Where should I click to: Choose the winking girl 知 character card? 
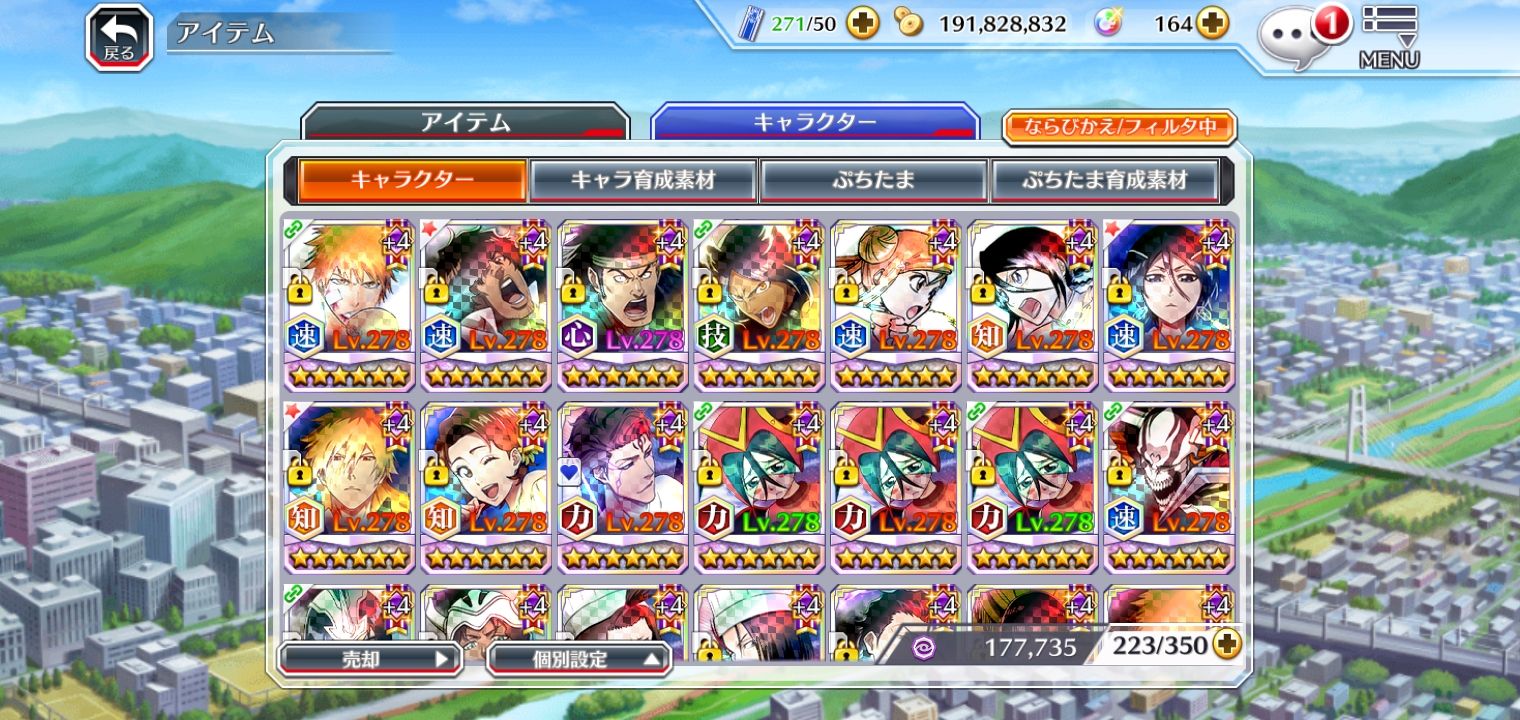tap(485, 486)
